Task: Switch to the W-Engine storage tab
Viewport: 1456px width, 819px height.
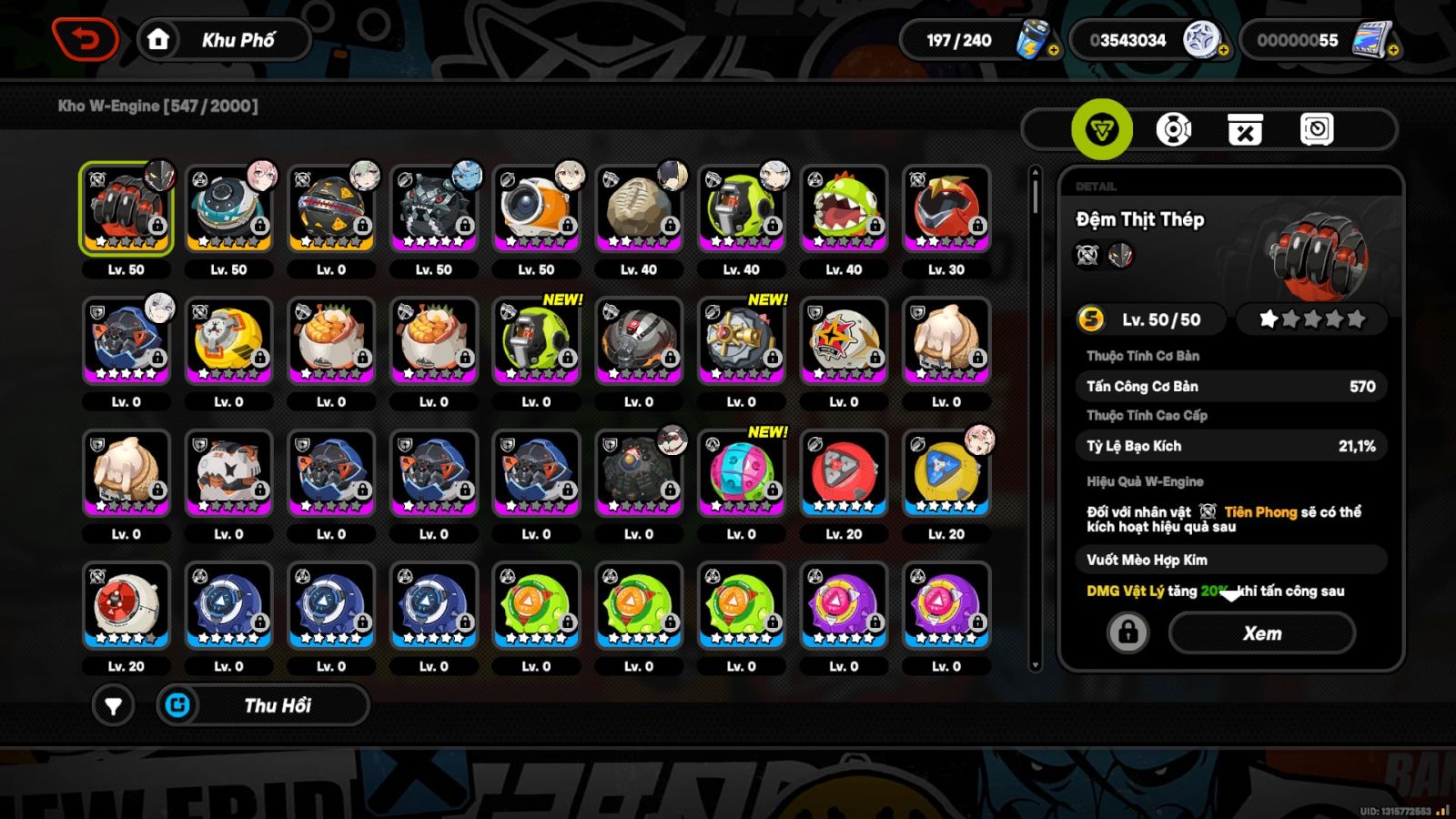Action: coord(1102,129)
